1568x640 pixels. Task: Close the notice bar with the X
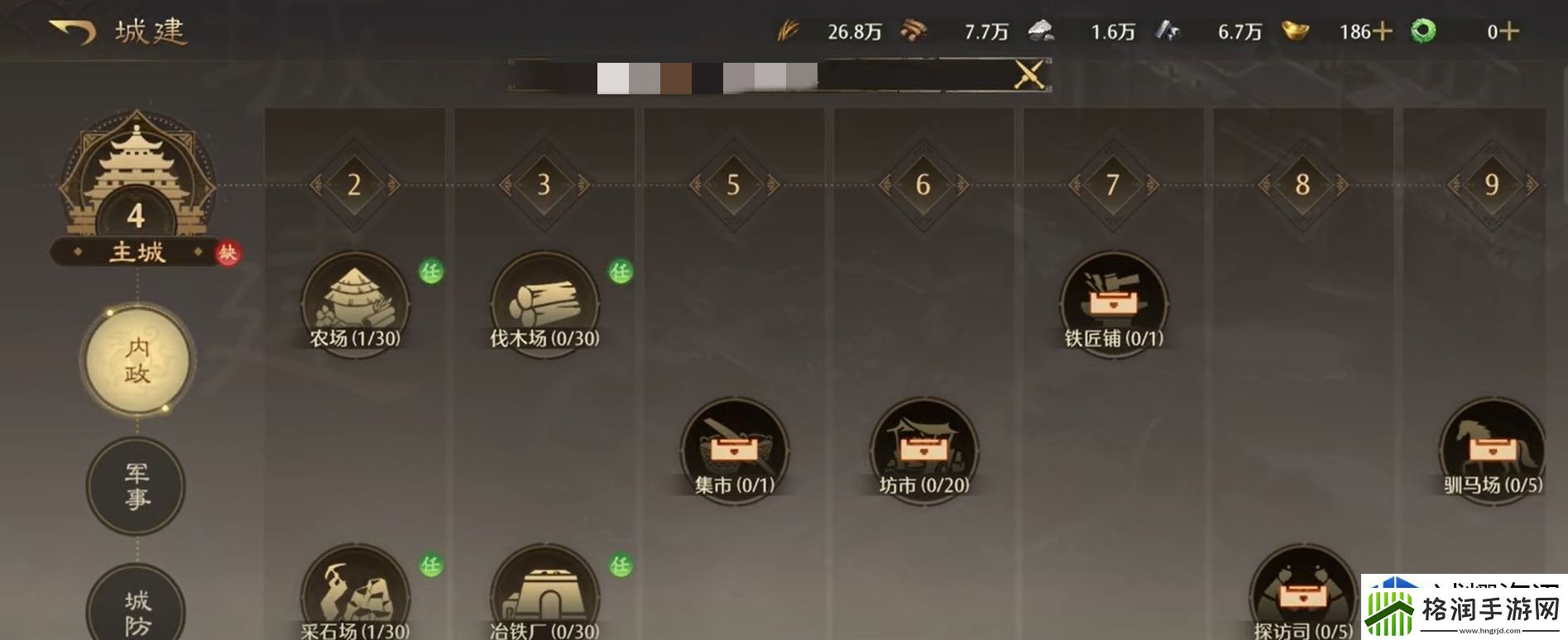[x=1029, y=74]
